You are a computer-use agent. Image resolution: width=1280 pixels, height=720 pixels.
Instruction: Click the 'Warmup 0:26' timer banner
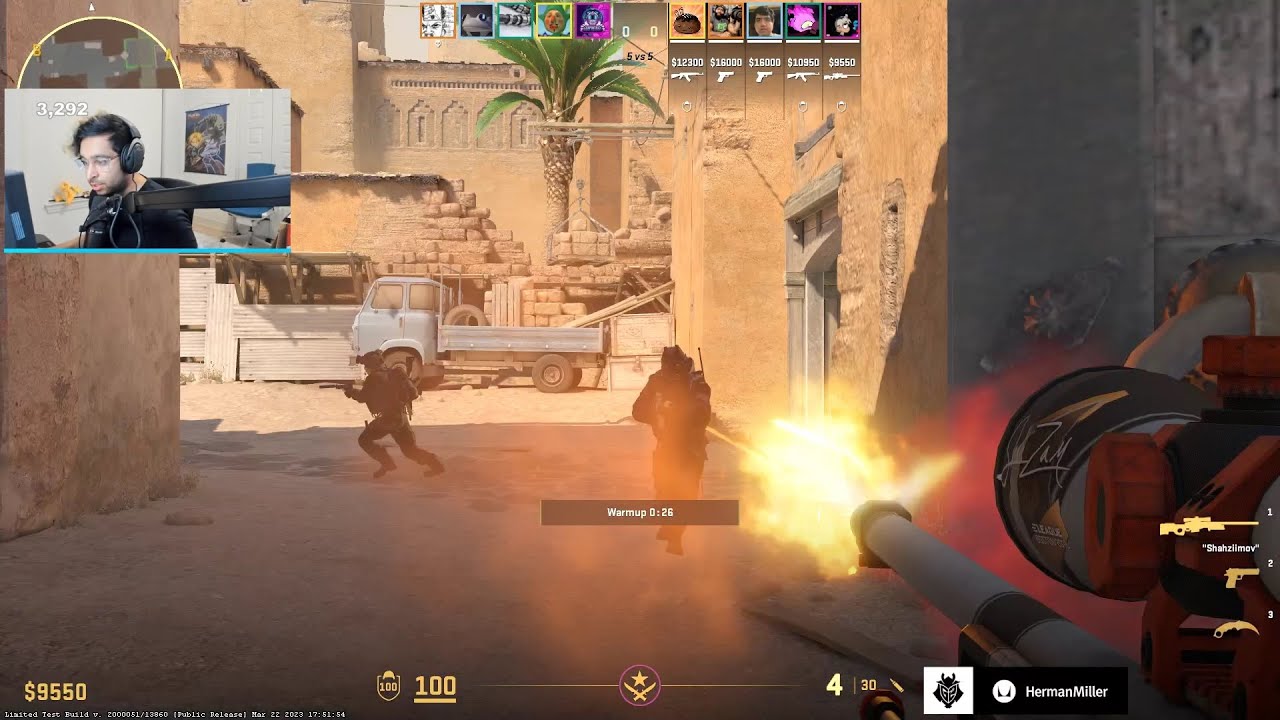[639, 513]
